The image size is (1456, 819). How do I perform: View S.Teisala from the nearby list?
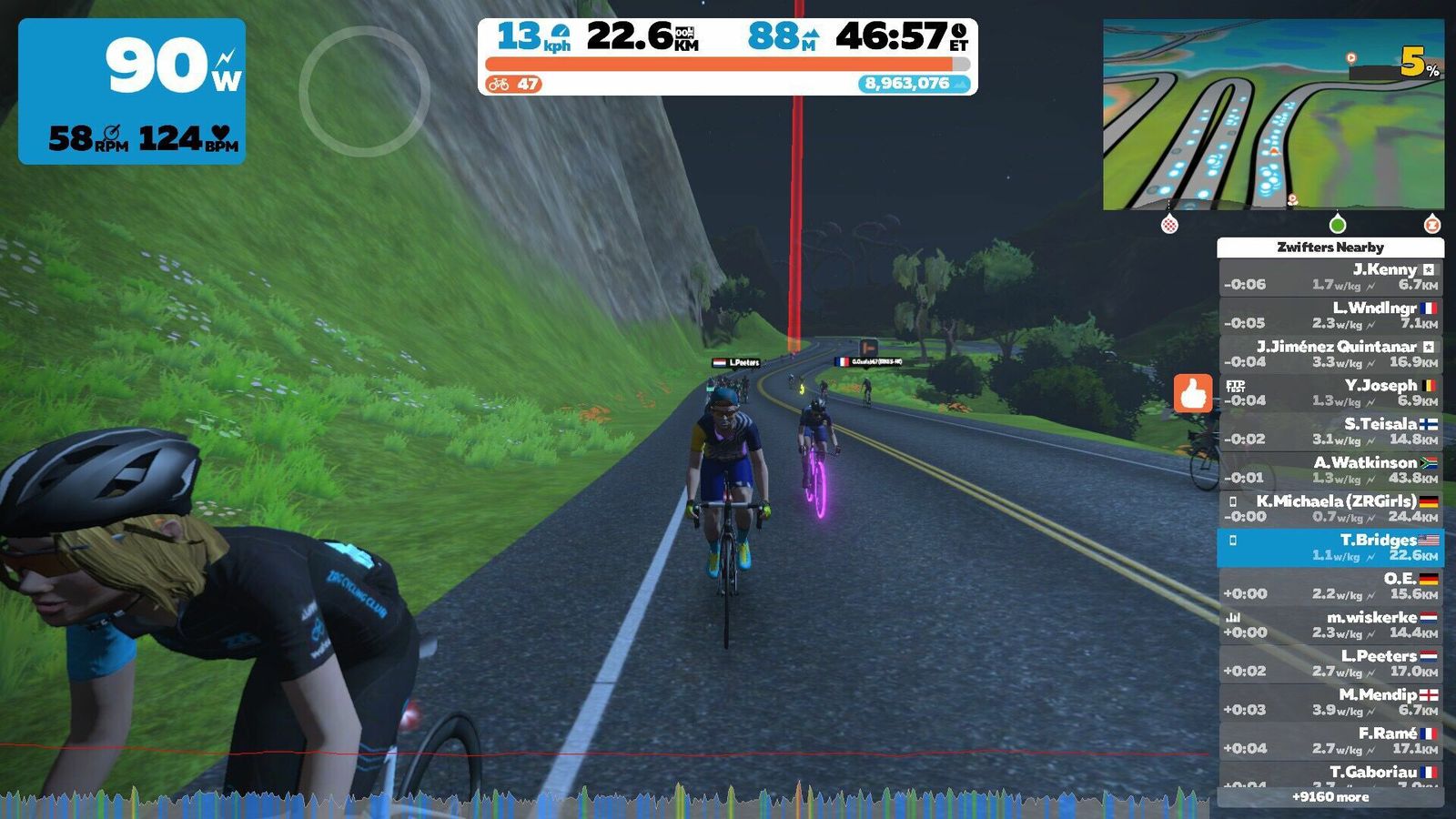[x=1330, y=431]
